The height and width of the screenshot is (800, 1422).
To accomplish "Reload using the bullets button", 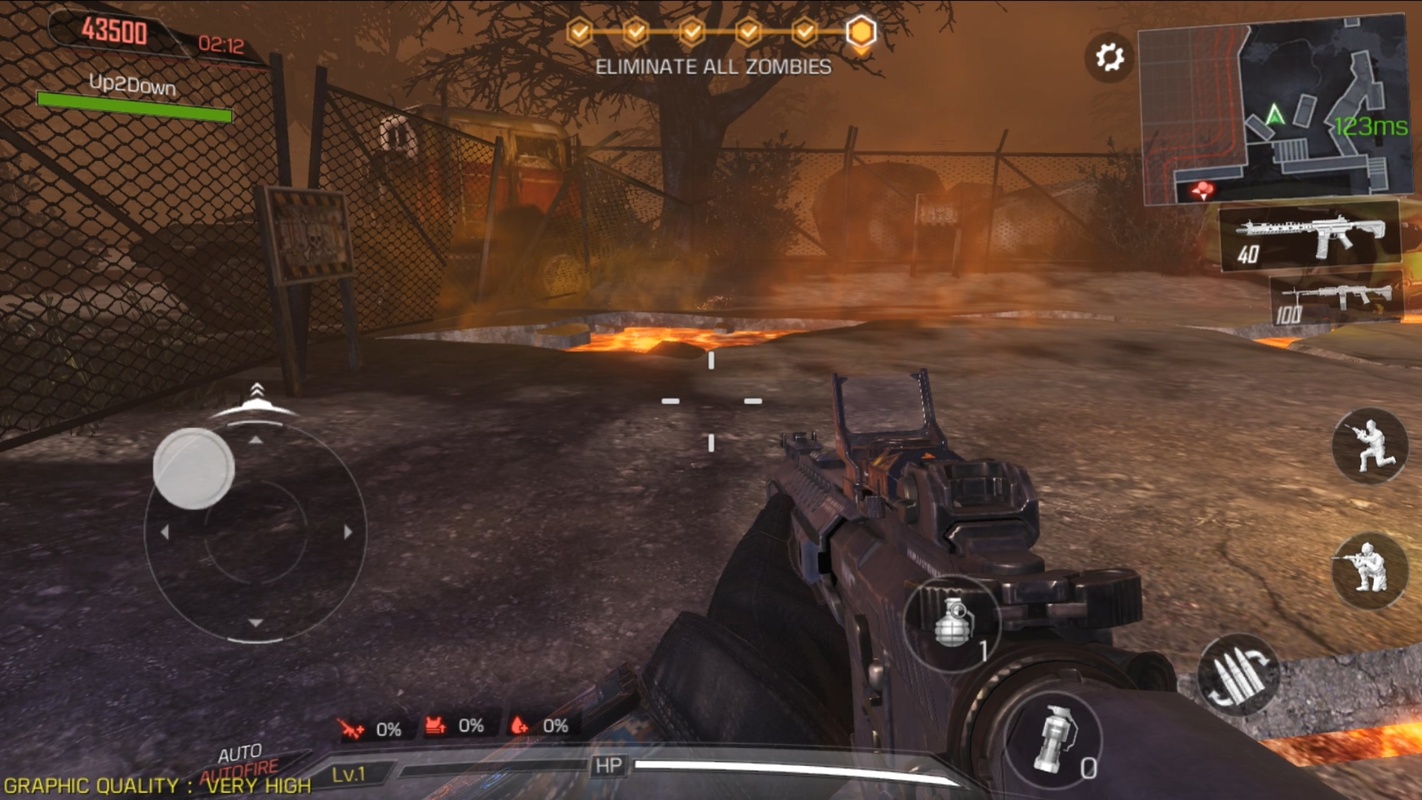I will (1238, 673).
